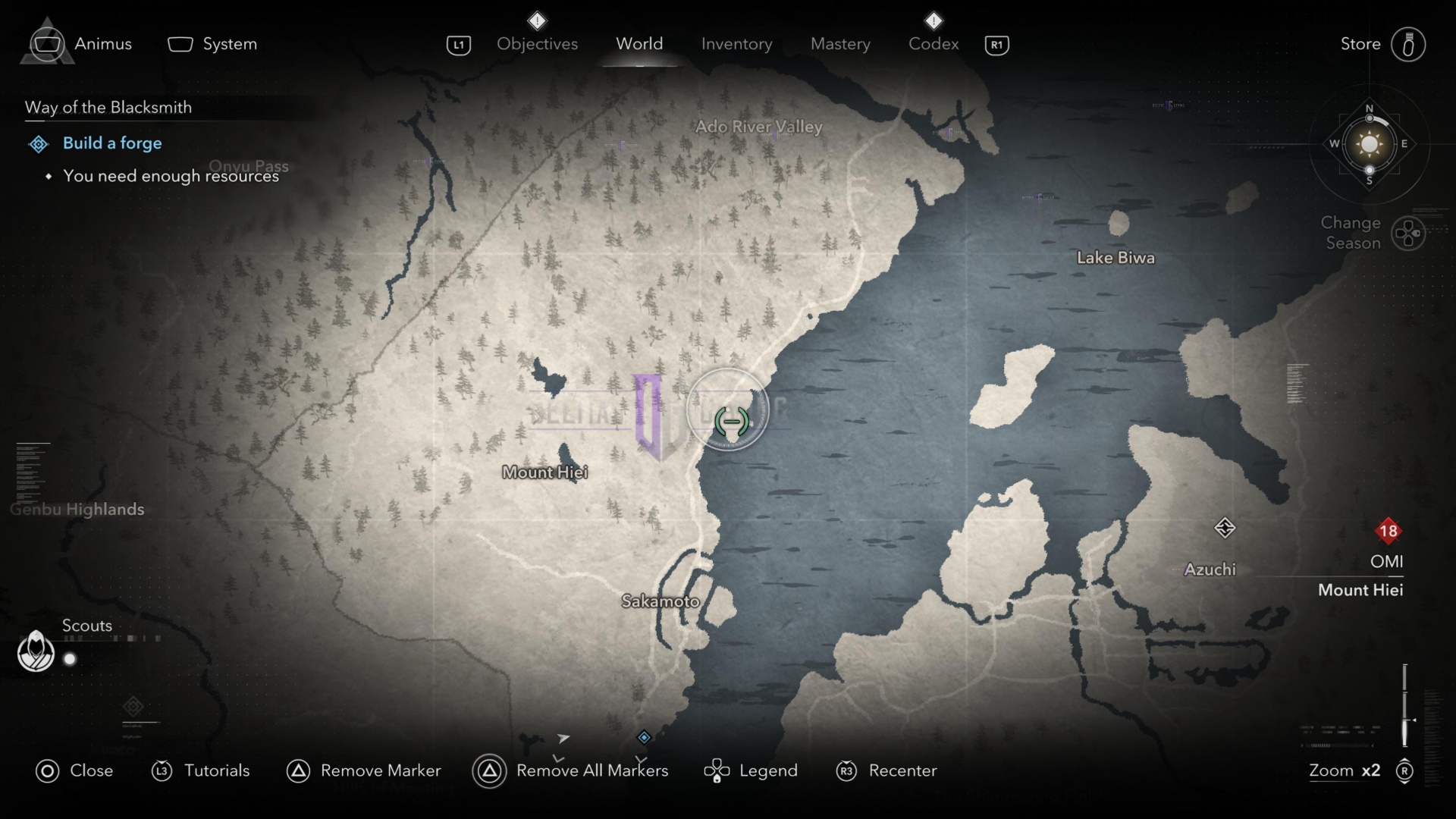This screenshot has height=819, width=1456.
Task: Switch to the Inventory tab
Action: 736,43
